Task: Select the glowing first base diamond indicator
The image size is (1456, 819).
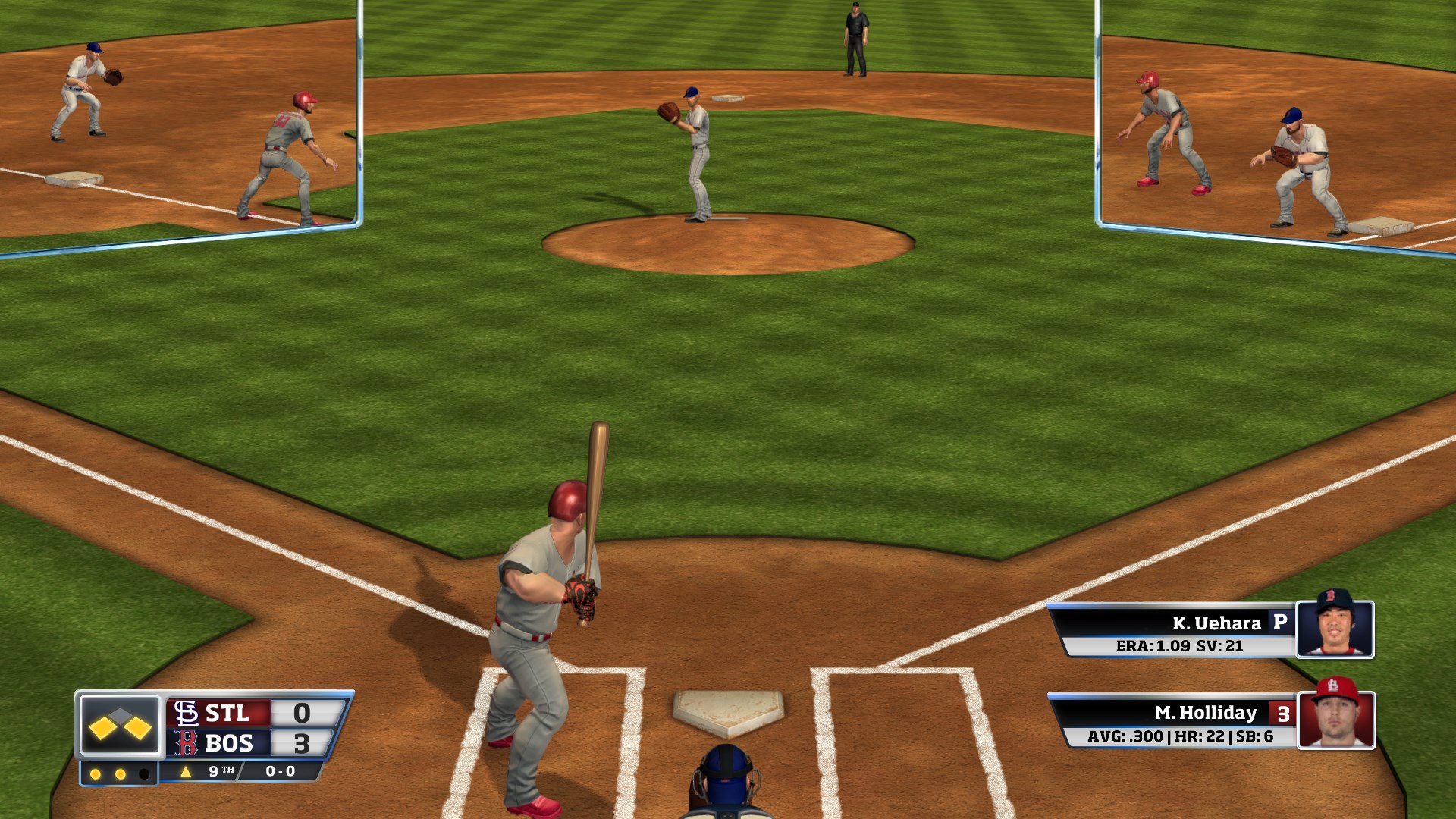Action: (138, 727)
